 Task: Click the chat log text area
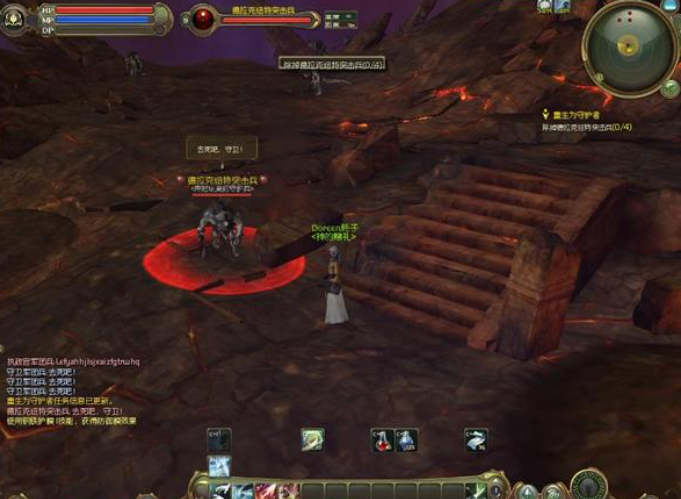click(x=72, y=391)
